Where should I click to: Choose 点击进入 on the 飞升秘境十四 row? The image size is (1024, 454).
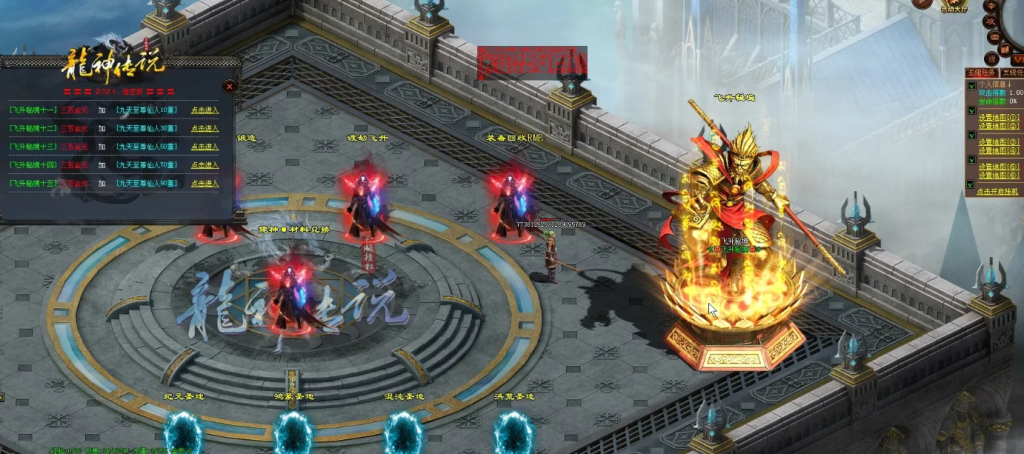pos(205,164)
